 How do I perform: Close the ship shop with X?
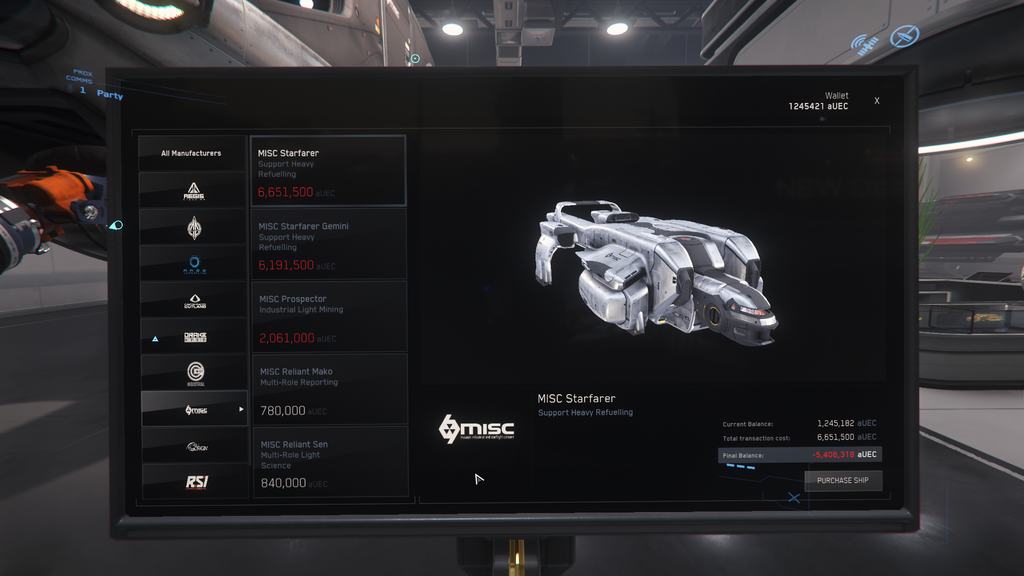coord(877,101)
